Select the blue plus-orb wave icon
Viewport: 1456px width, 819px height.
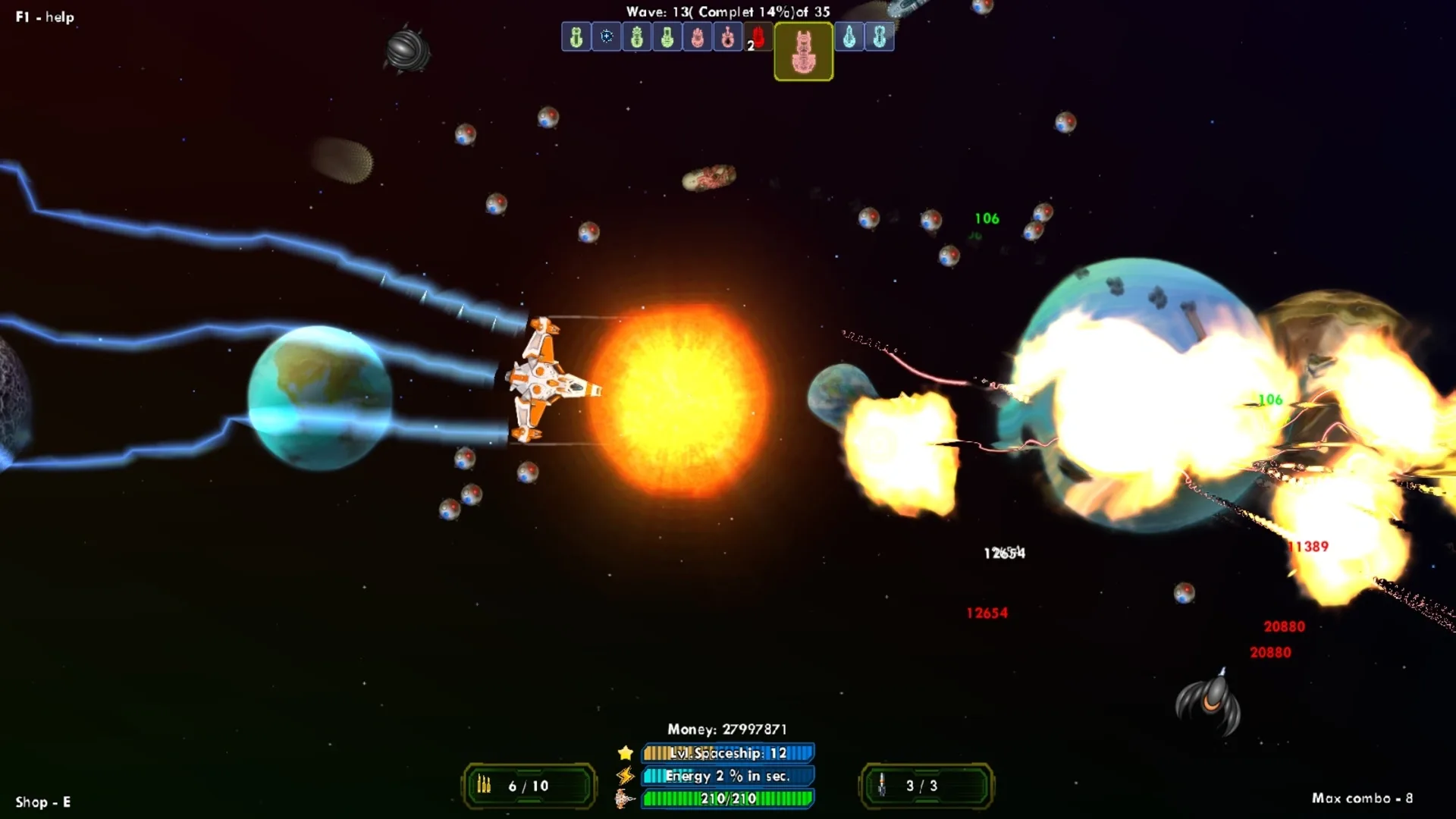[607, 36]
